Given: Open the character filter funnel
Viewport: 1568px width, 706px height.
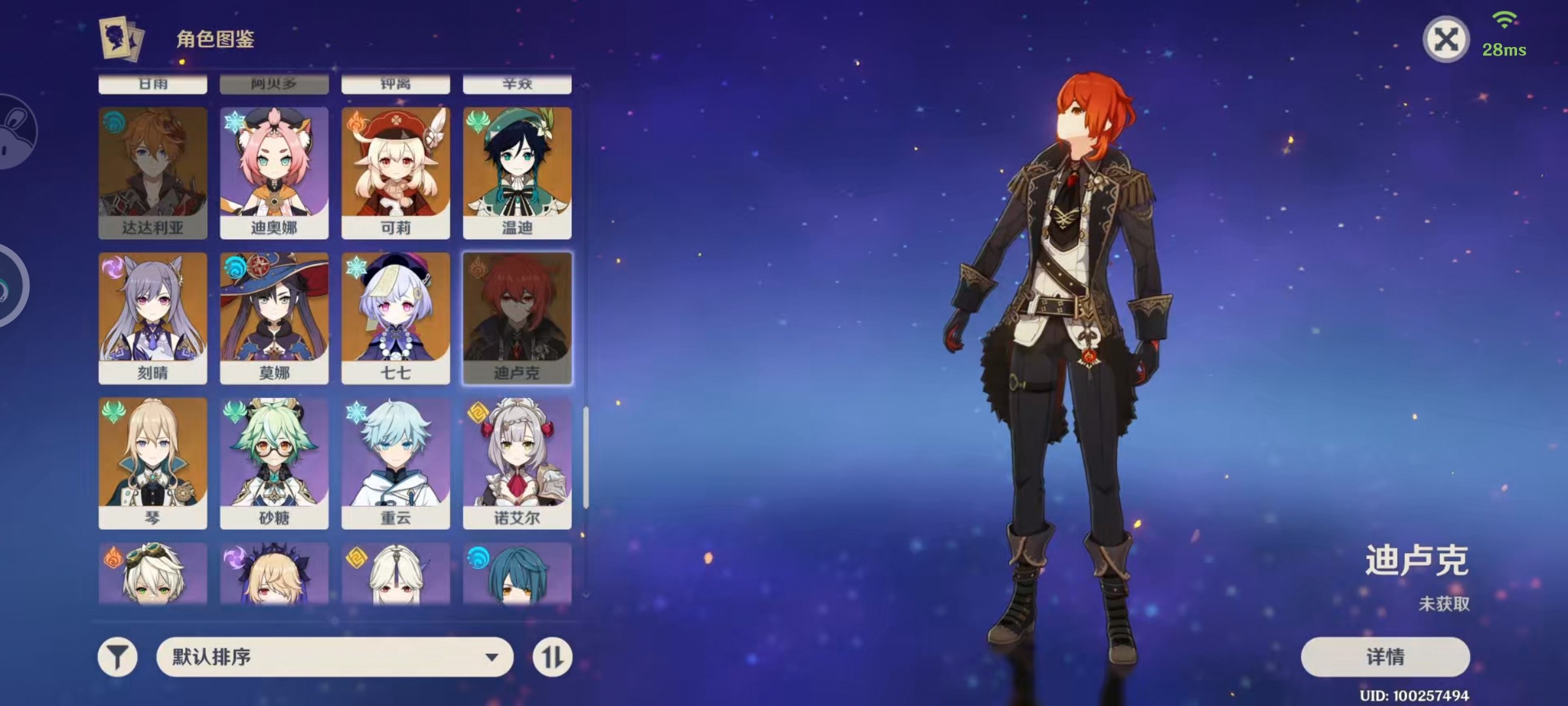Looking at the screenshot, I should 118,657.
